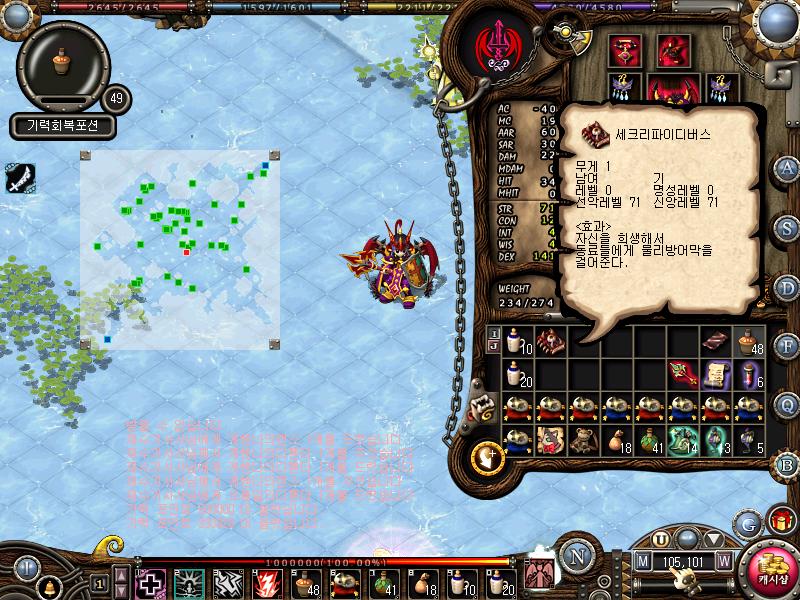This screenshot has width=800, height=600.
Task: Click the round A side button
Action: [x=788, y=168]
